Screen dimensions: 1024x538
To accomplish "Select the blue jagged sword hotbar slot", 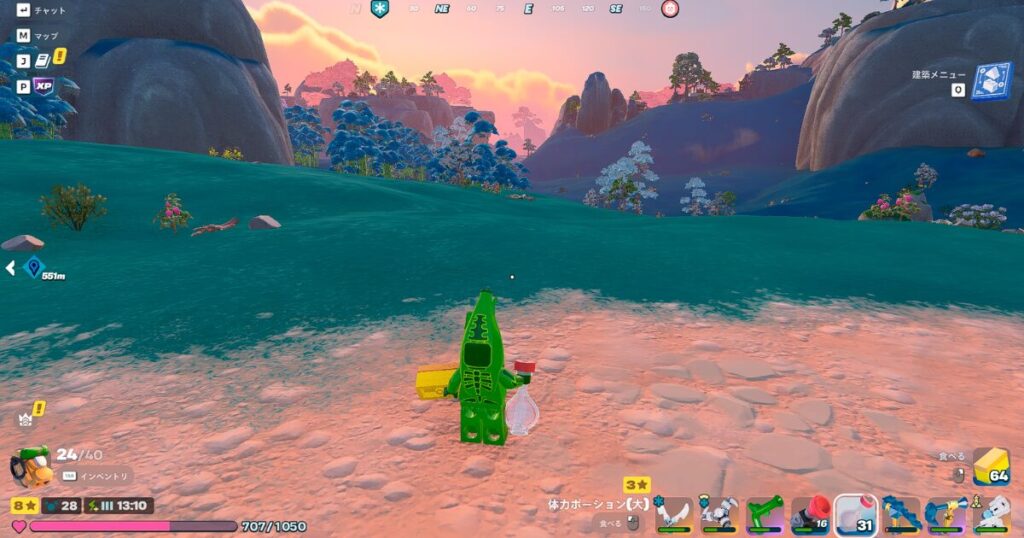I will tap(901, 513).
